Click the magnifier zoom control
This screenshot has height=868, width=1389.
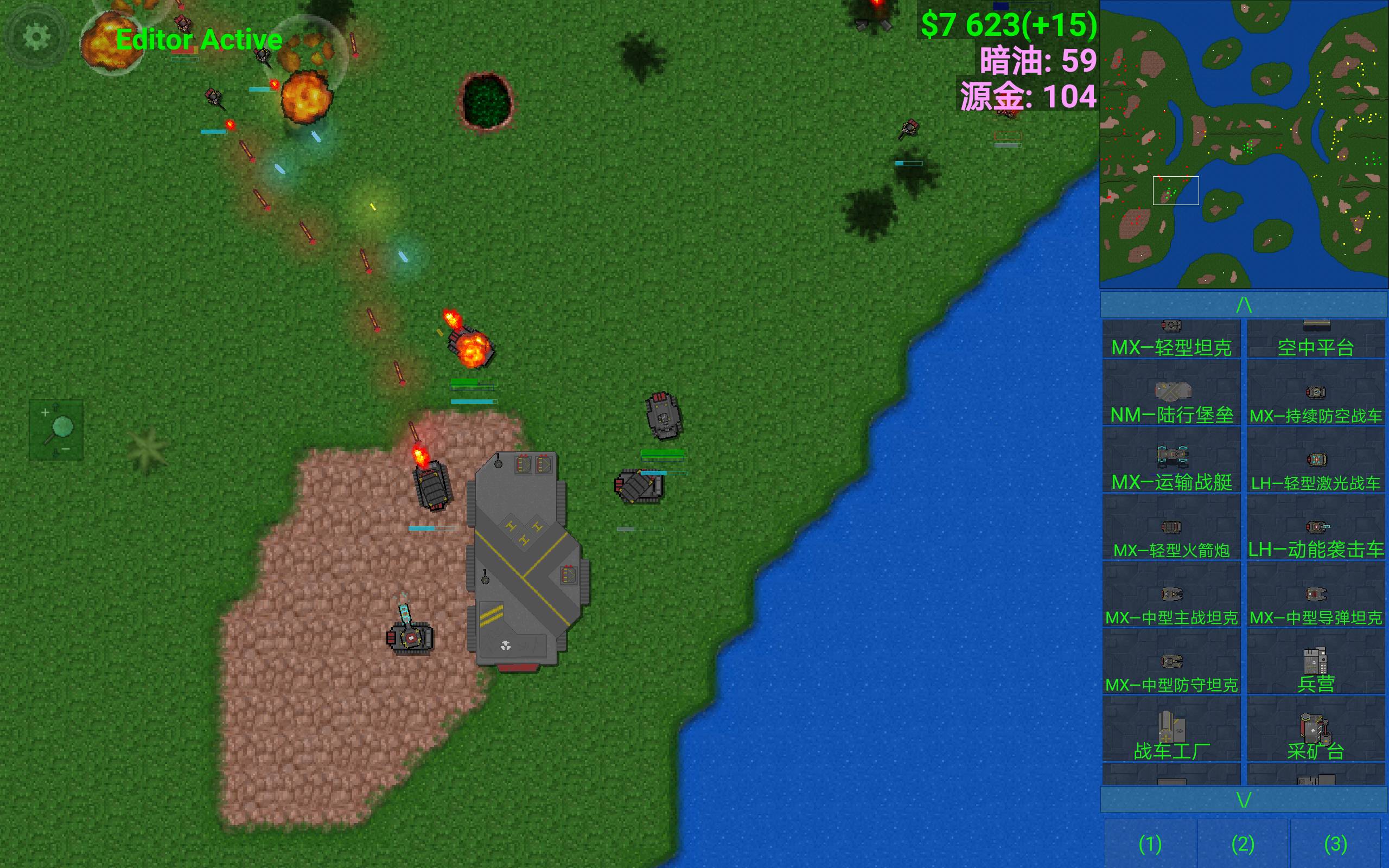tap(56, 430)
